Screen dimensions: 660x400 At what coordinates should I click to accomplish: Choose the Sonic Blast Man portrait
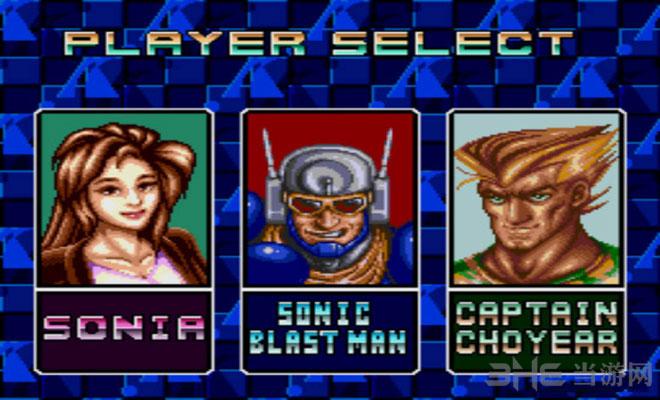pos(329,198)
